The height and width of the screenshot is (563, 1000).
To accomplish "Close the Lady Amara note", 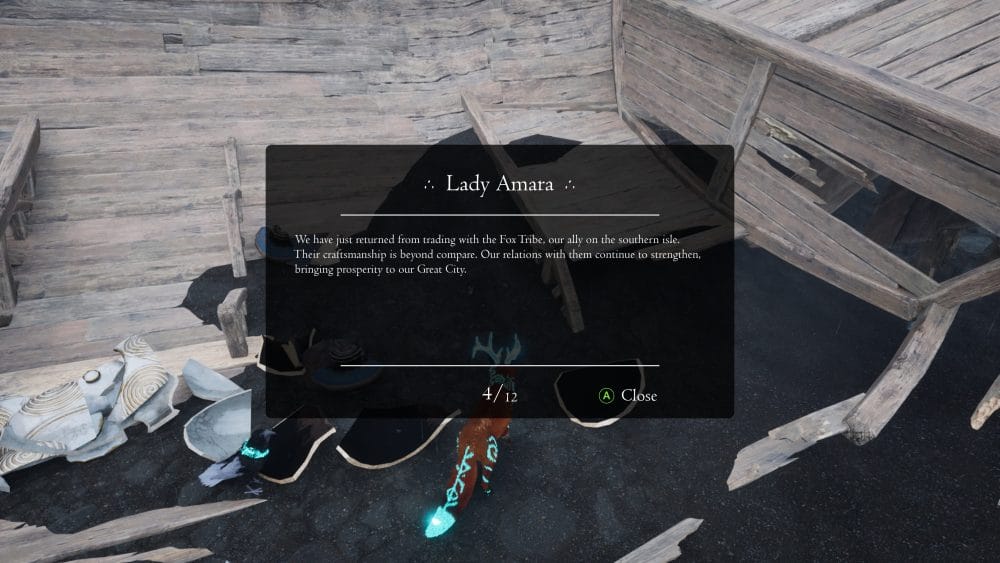I will click(x=628, y=395).
